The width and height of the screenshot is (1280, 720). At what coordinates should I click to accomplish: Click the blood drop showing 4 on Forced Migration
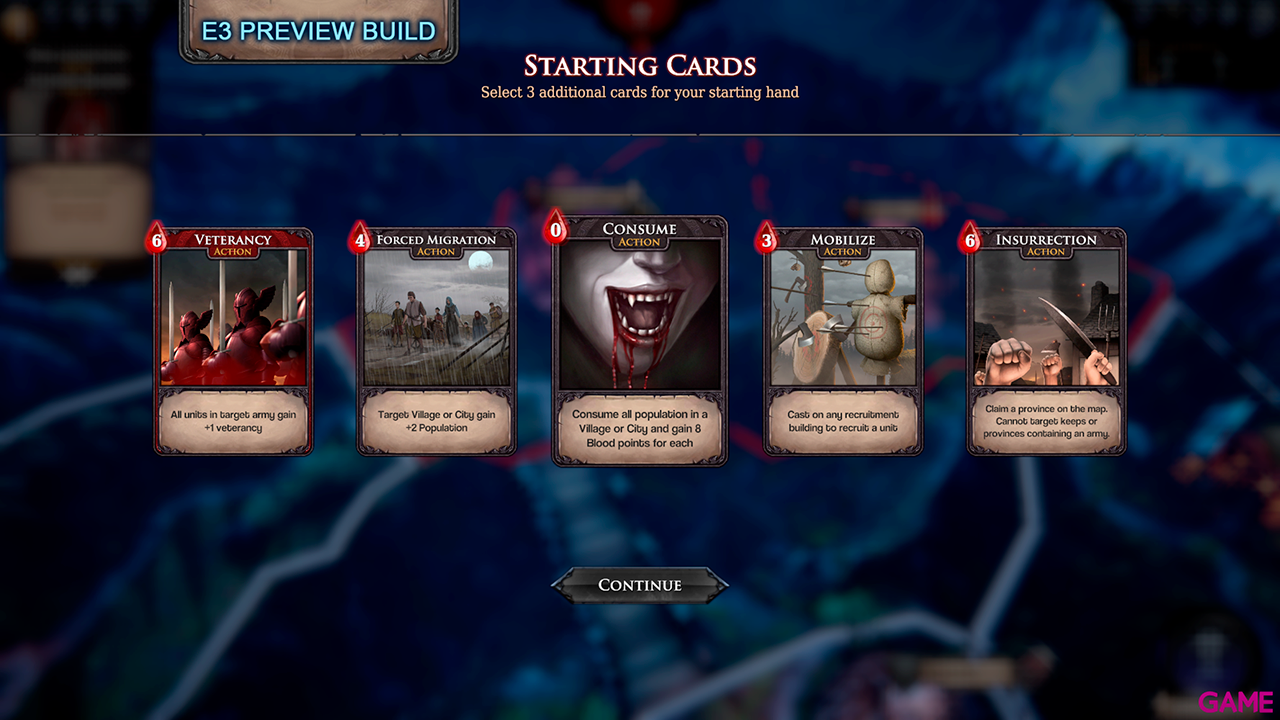tap(360, 239)
